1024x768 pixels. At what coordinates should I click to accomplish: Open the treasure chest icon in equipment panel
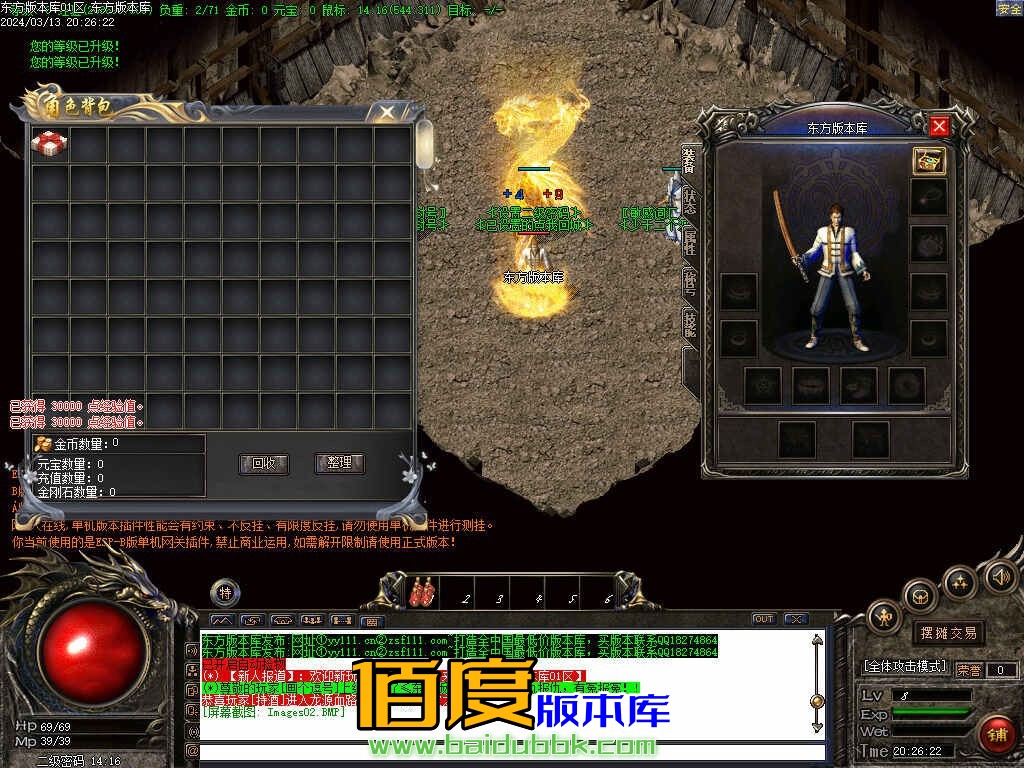tap(929, 160)
